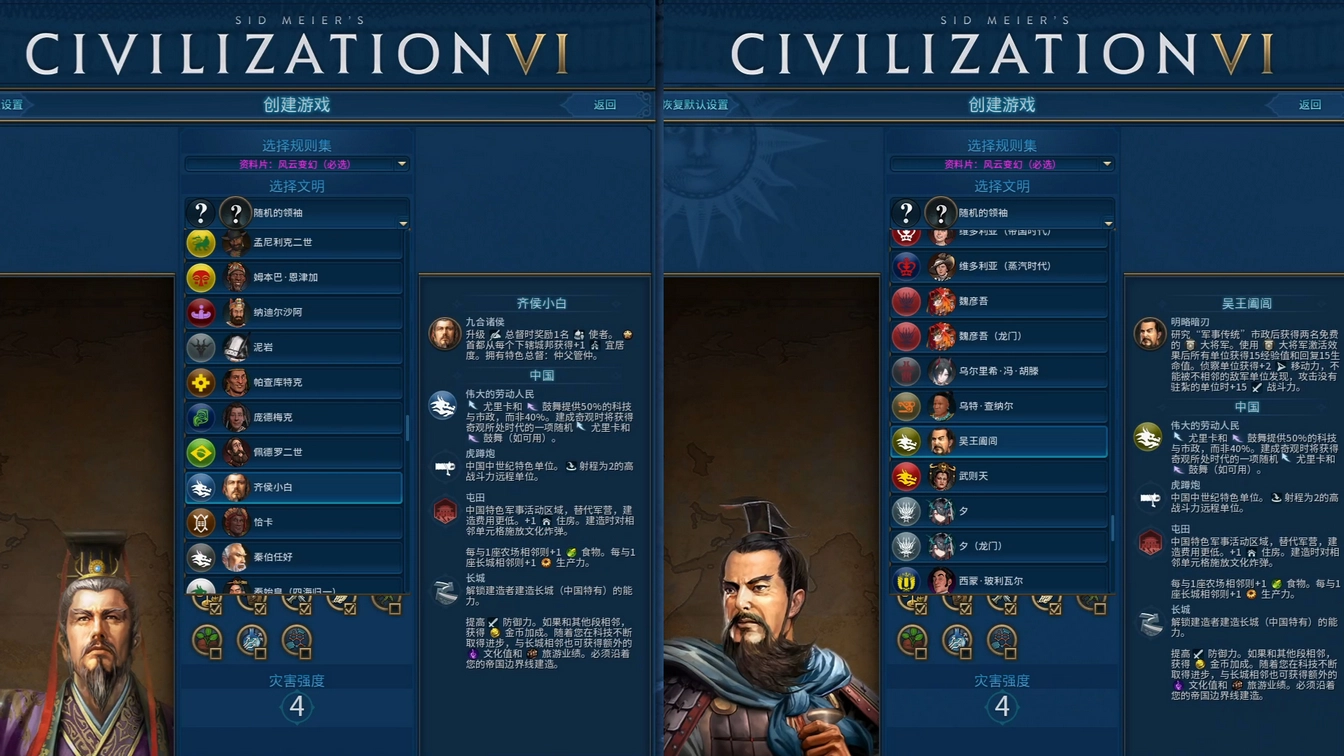The width and height of the screenshot is (1344, 756).
Task: Choose 帕查库特克 as your leader
Action: tap(294, 382)
